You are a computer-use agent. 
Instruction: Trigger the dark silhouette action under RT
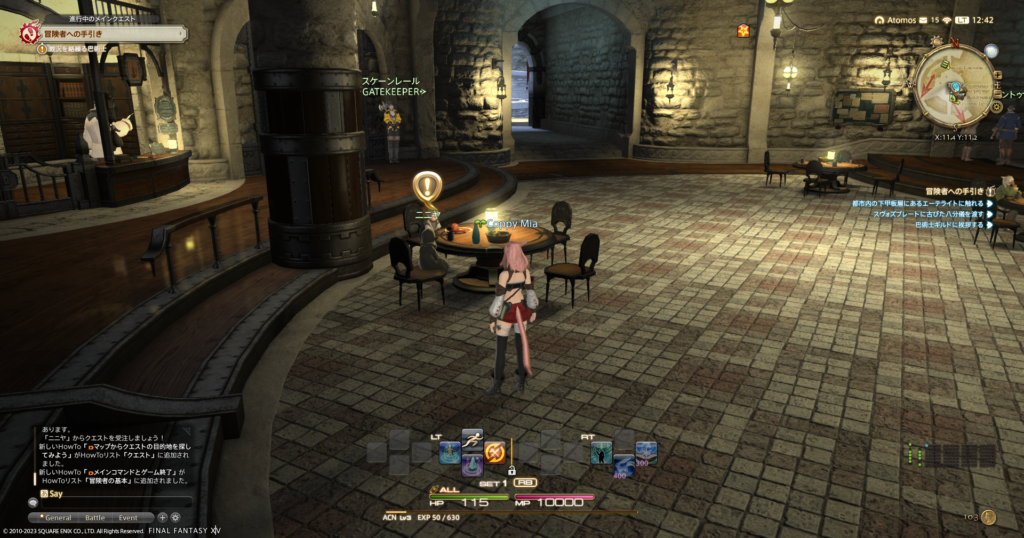pyautogui.click(x=601, y=453)
